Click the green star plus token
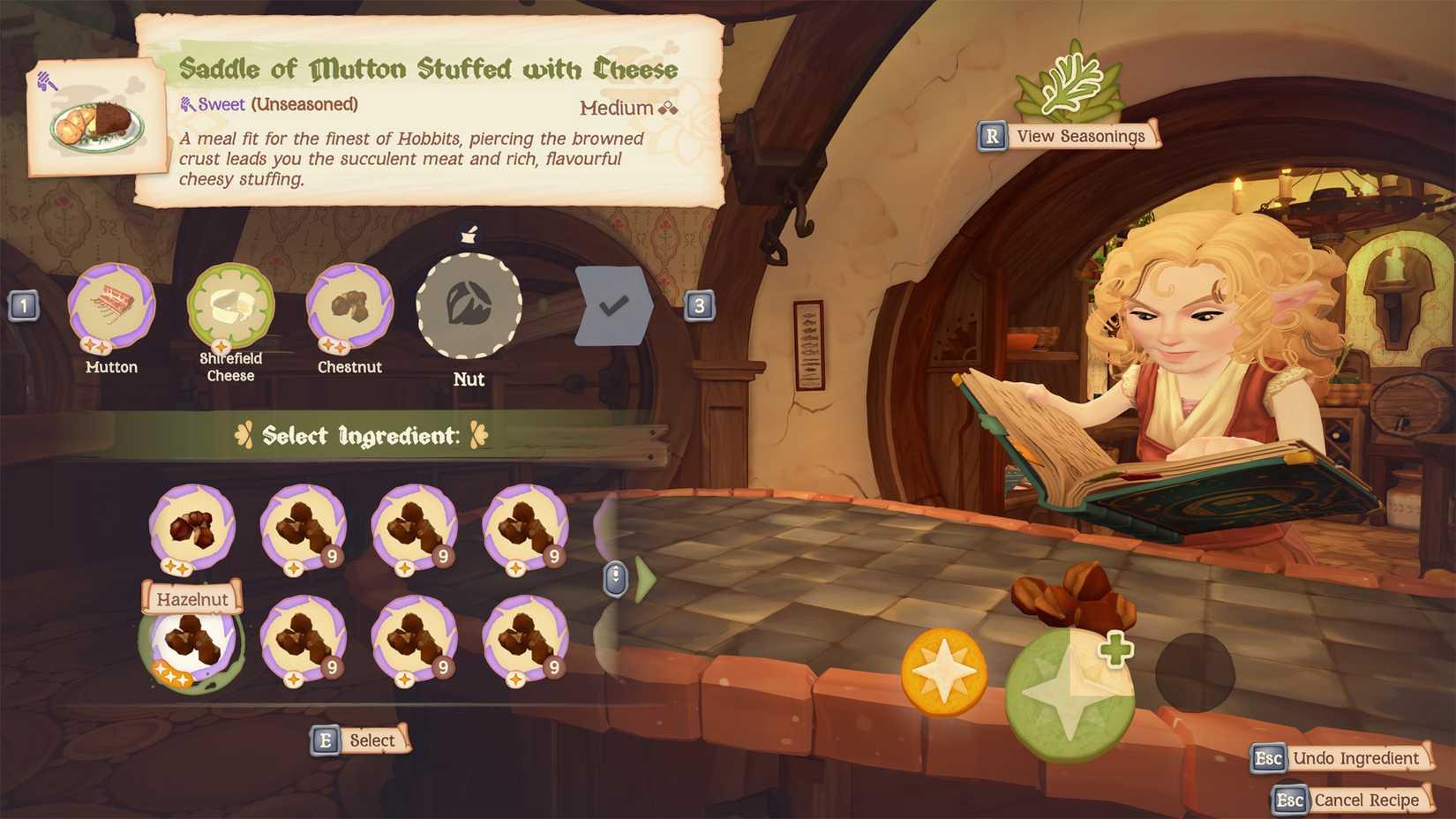Image resolution: width=1456 pixels, height=819 pixels. click(x=1069, y=695)
